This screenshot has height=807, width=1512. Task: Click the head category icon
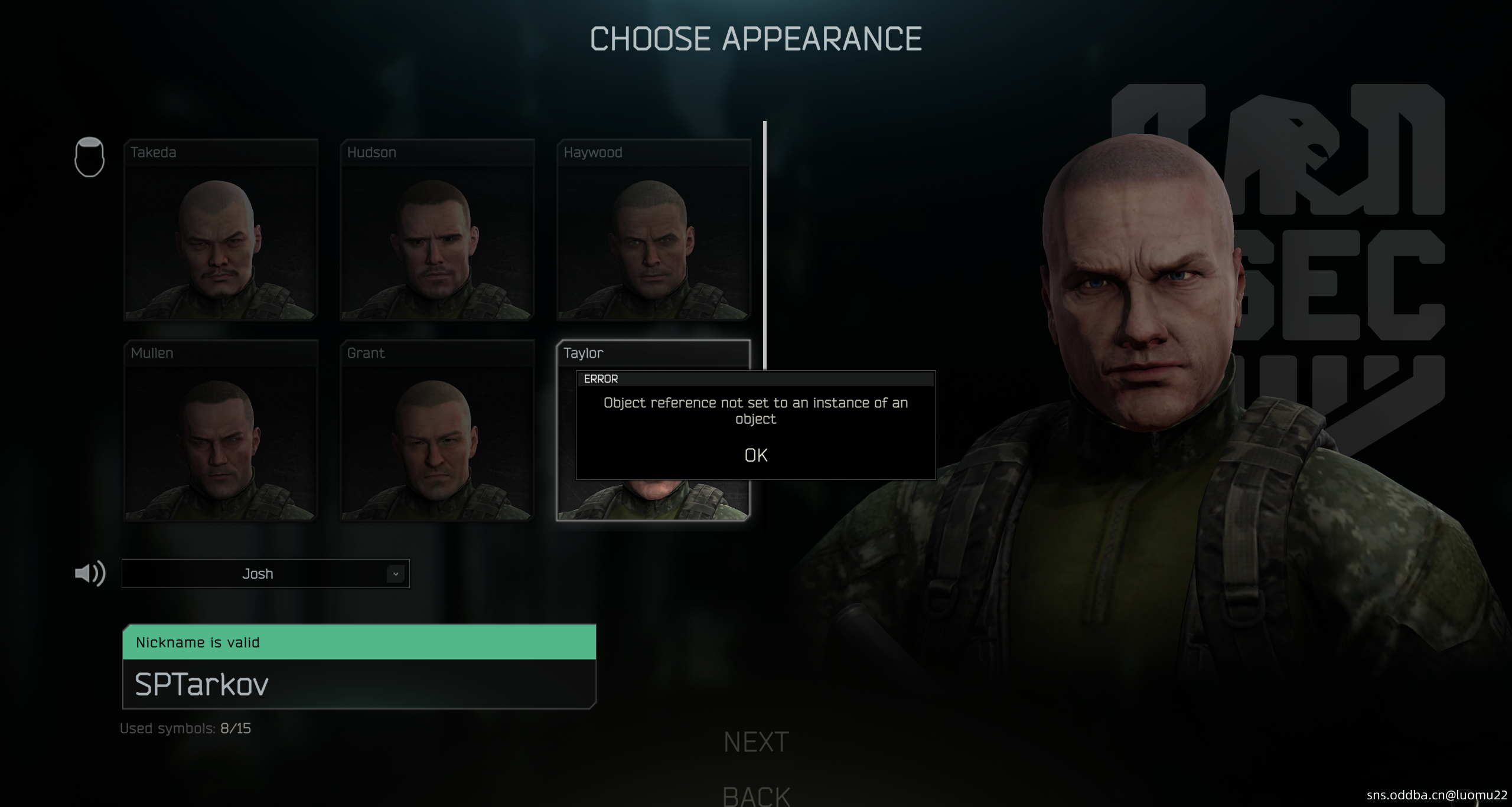pos(89,157)
